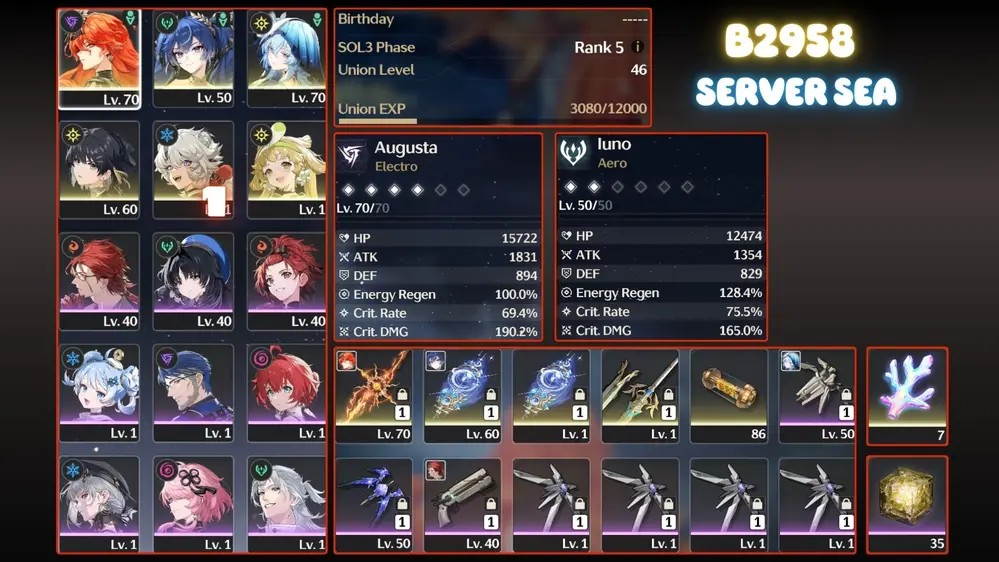Screen dimensions: 999x562
Task: Select the Lv. 40 pistols weapon slot
Action: click(462, 505)
